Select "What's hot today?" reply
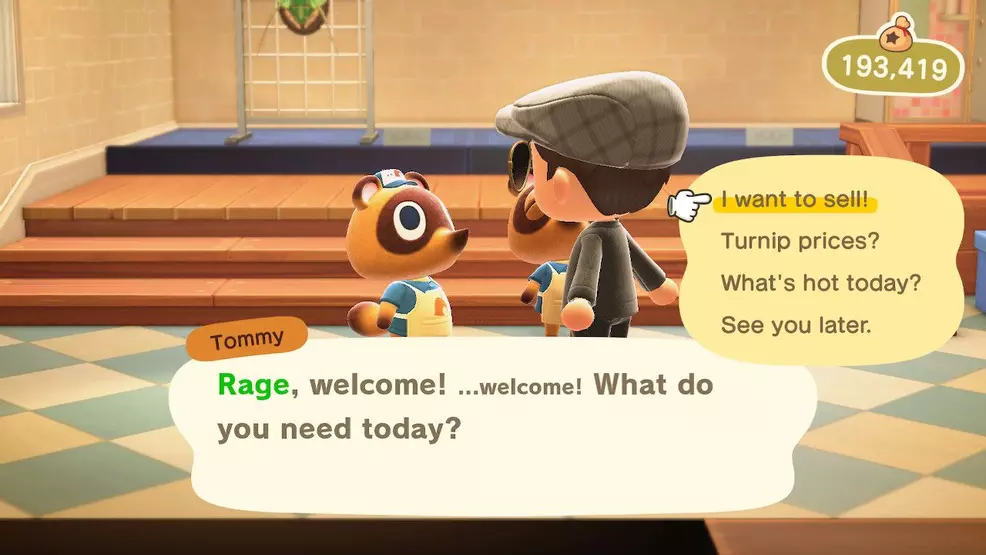The image size is (986, 555). (x=820, y=283)
